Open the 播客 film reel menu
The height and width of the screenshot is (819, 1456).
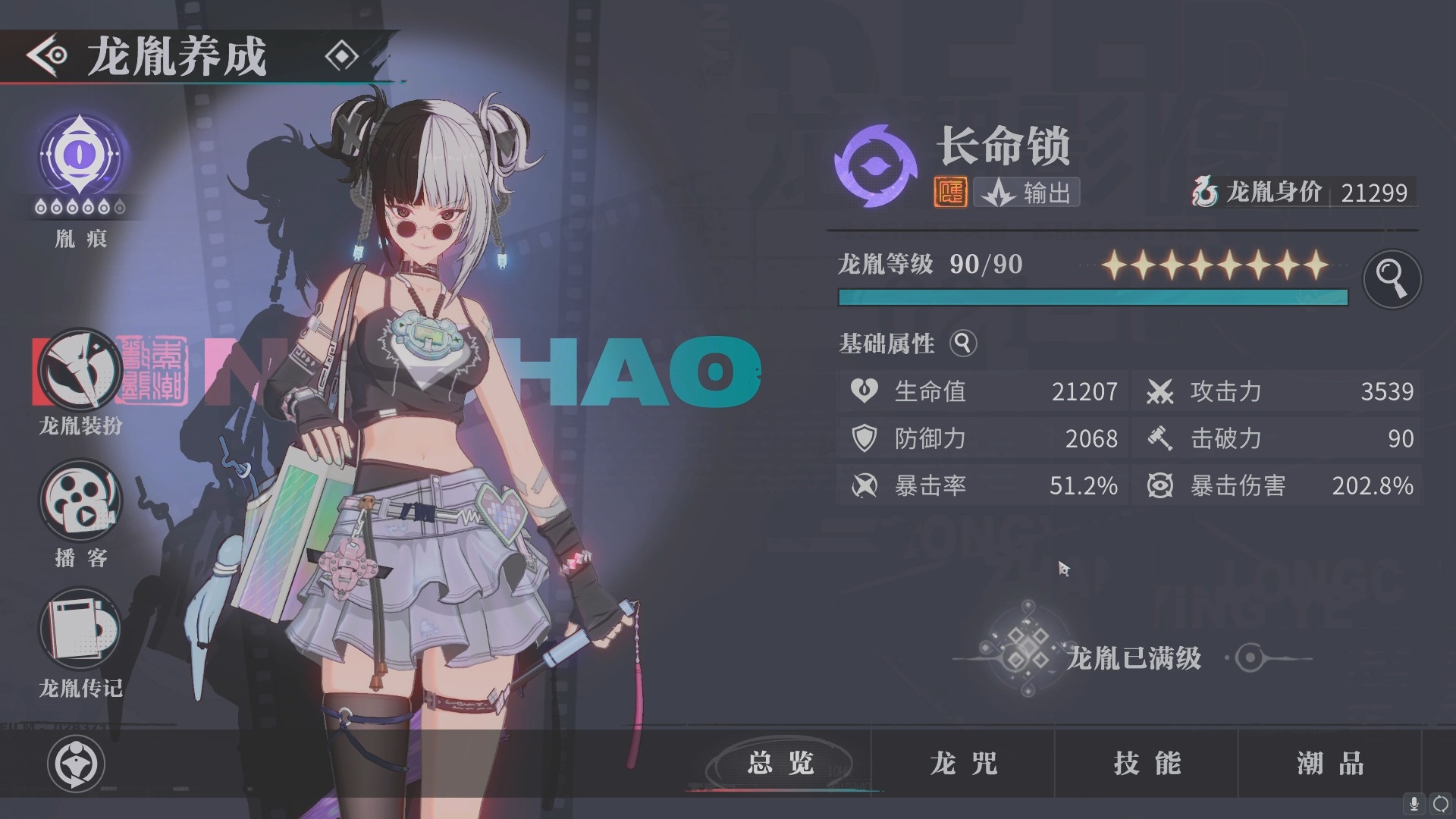click(80, 500)
